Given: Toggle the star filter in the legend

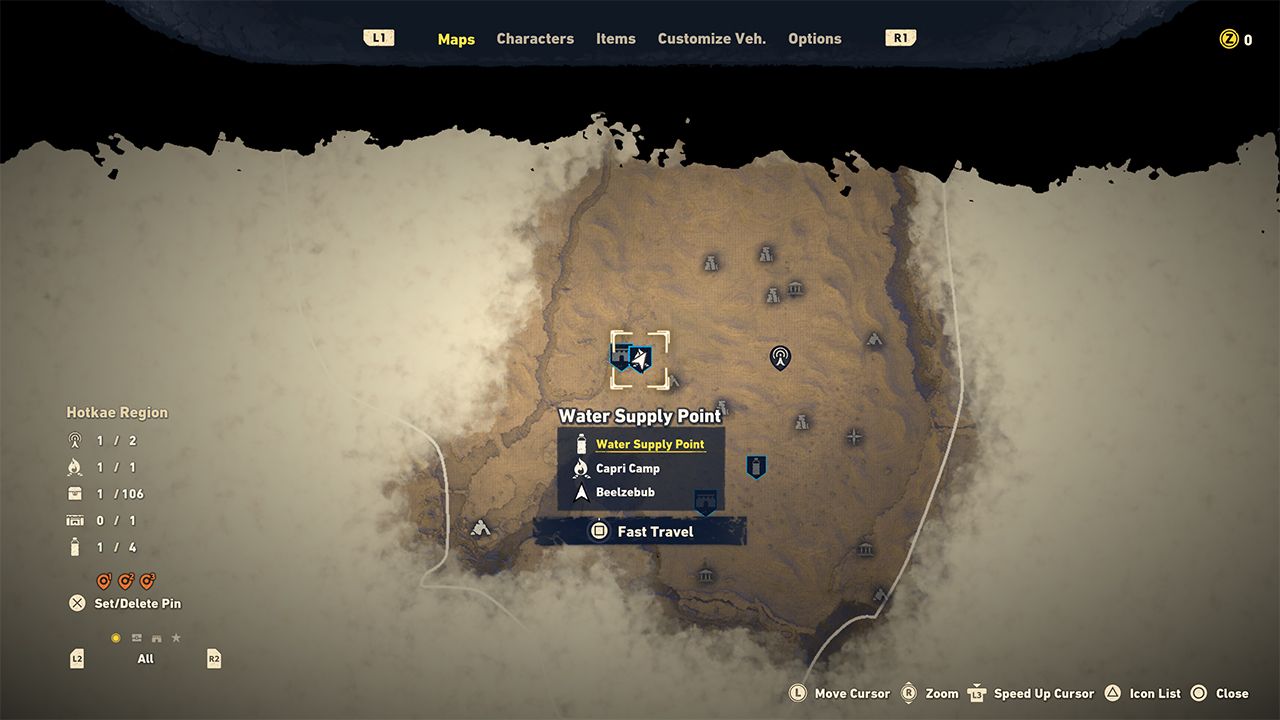Looking at the screenshot, I should pyautogui.click(x=176, y=636).
